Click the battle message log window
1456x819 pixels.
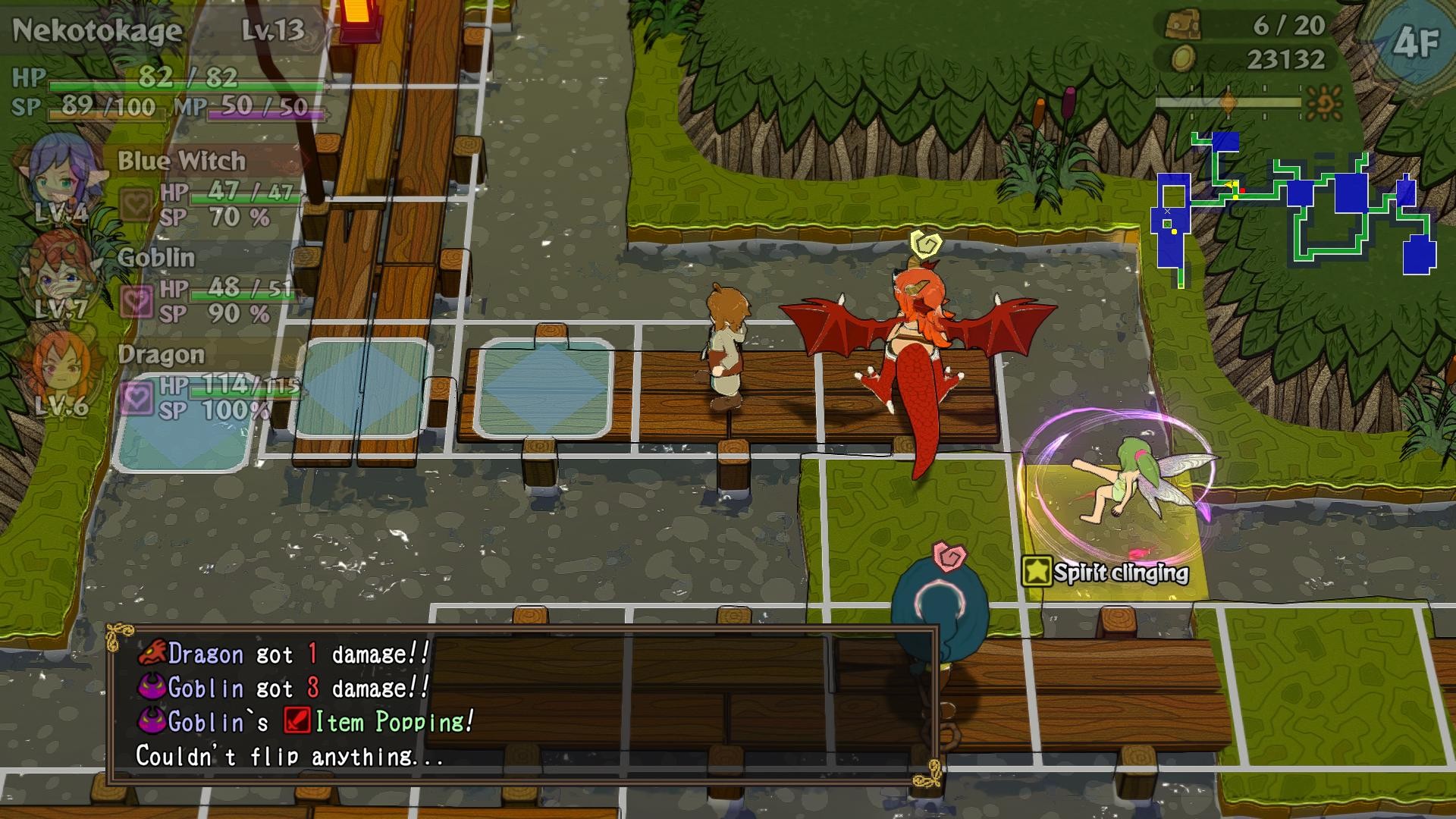[523, 705]
